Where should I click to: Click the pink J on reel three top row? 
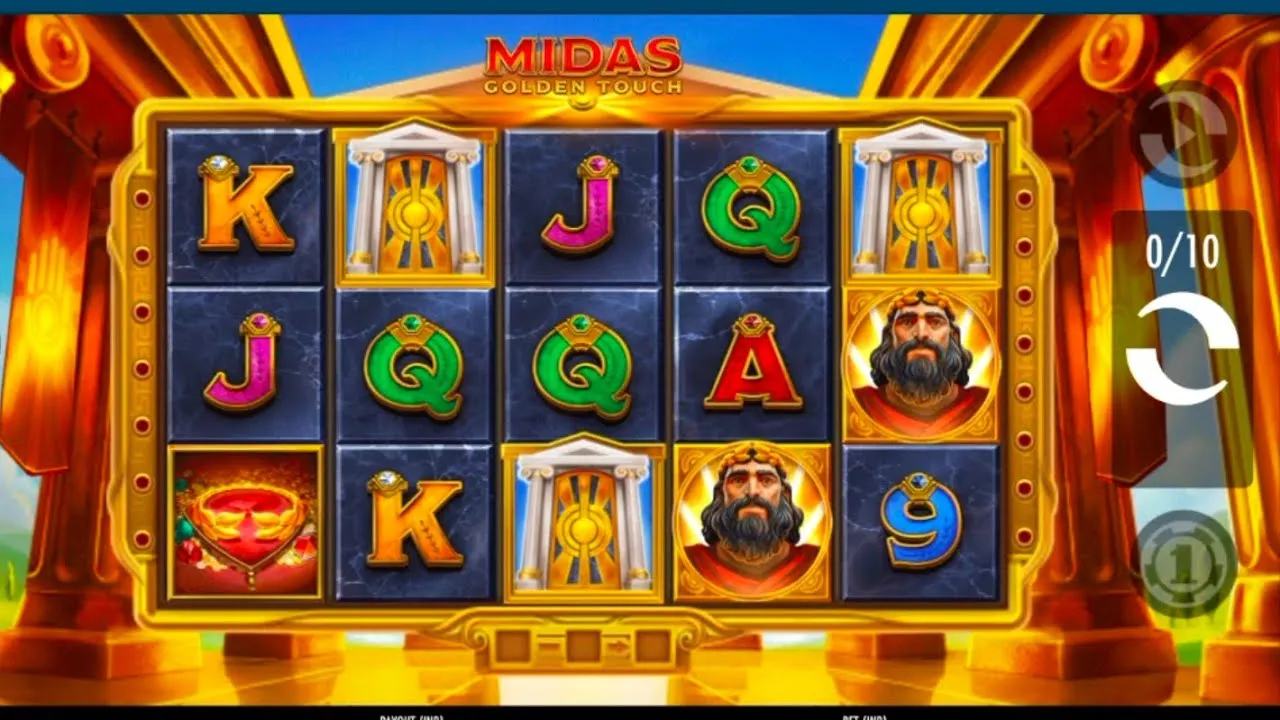[x=583, y=205]
